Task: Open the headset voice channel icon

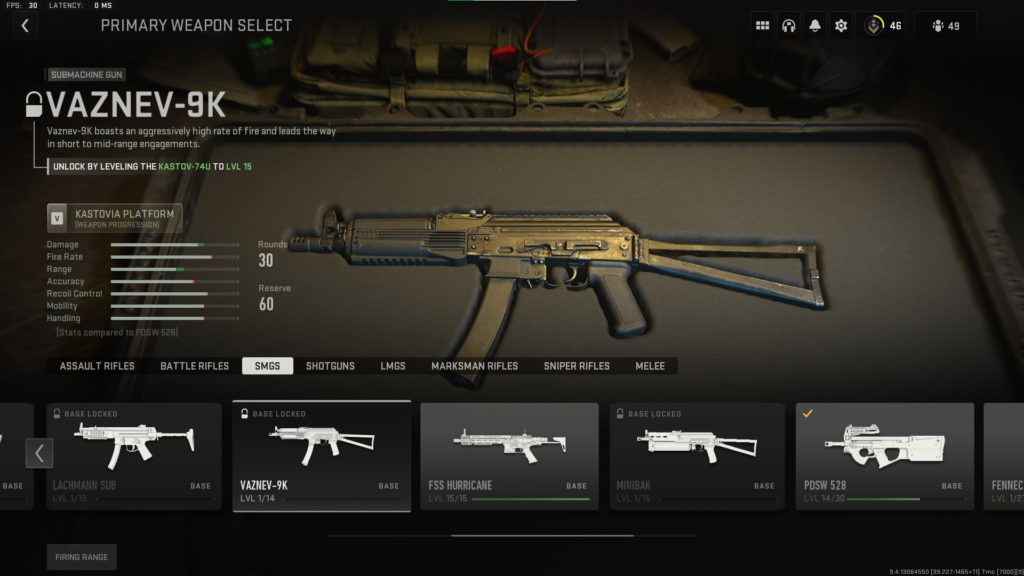Action: (789, 26)
